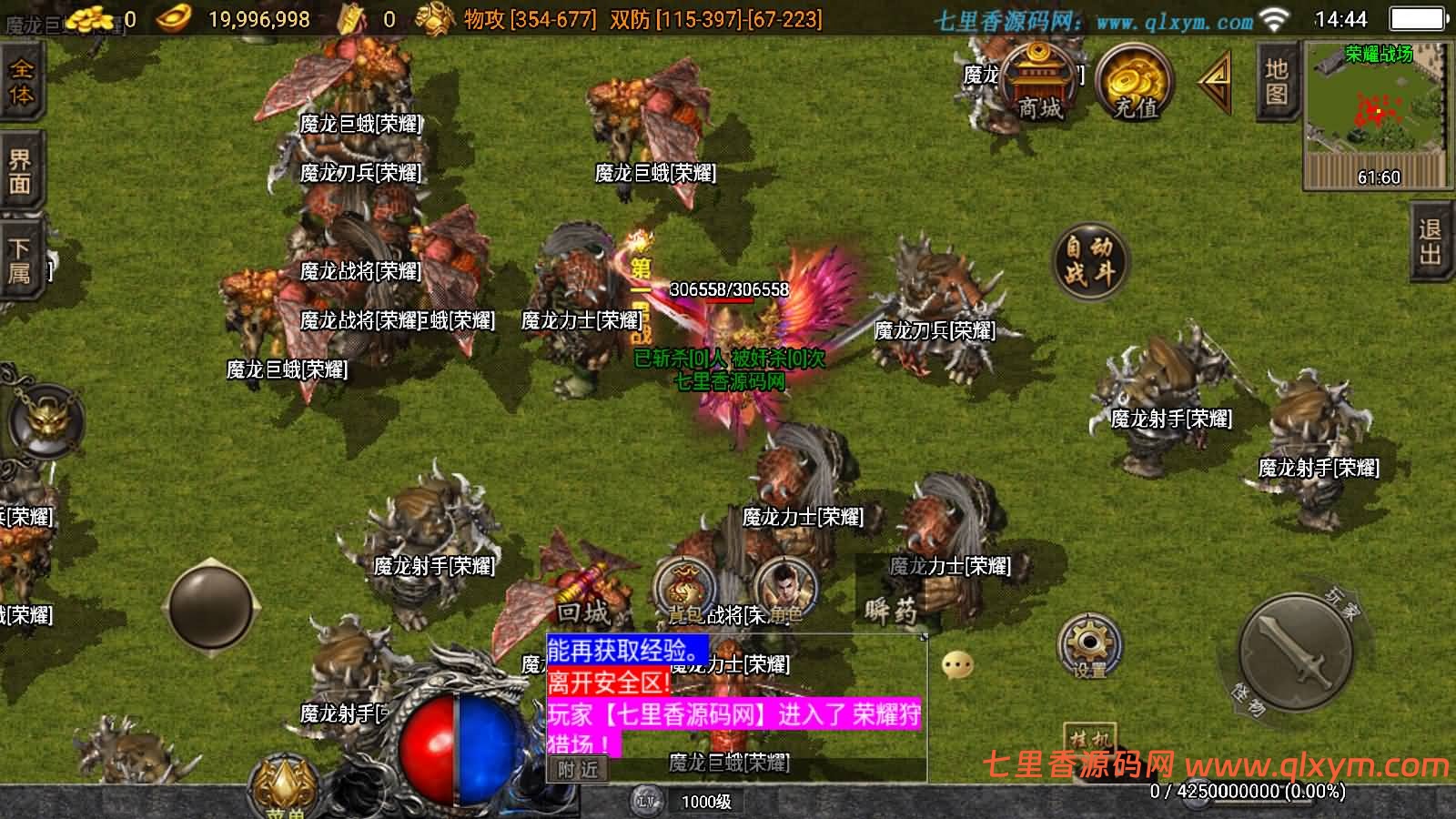The width and height of the screenshot is (1456, 819).
Task: Tap the sword attack button
Action: pos(1296,652)
